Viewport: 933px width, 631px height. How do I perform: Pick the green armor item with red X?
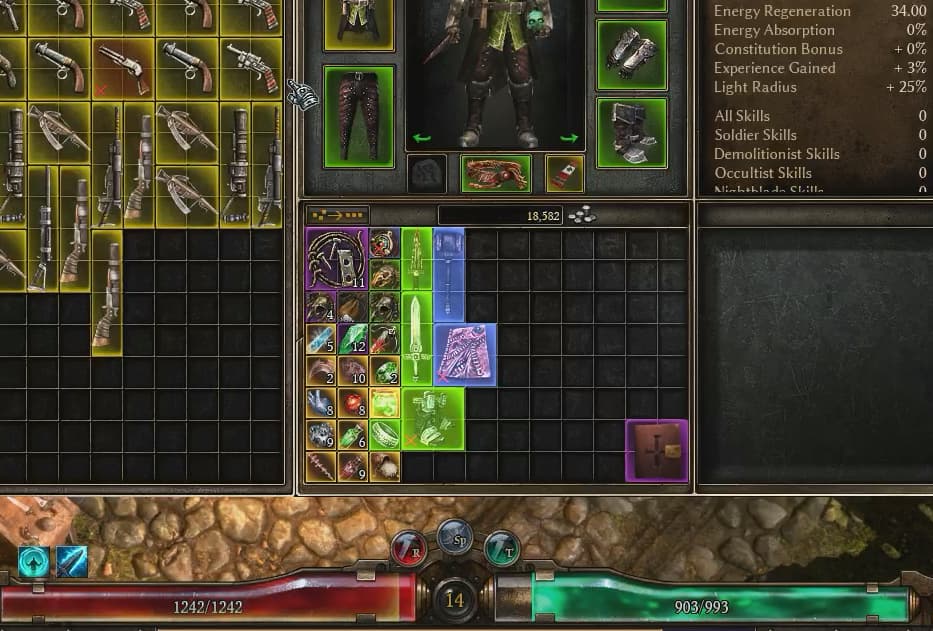tap(433, 418)
